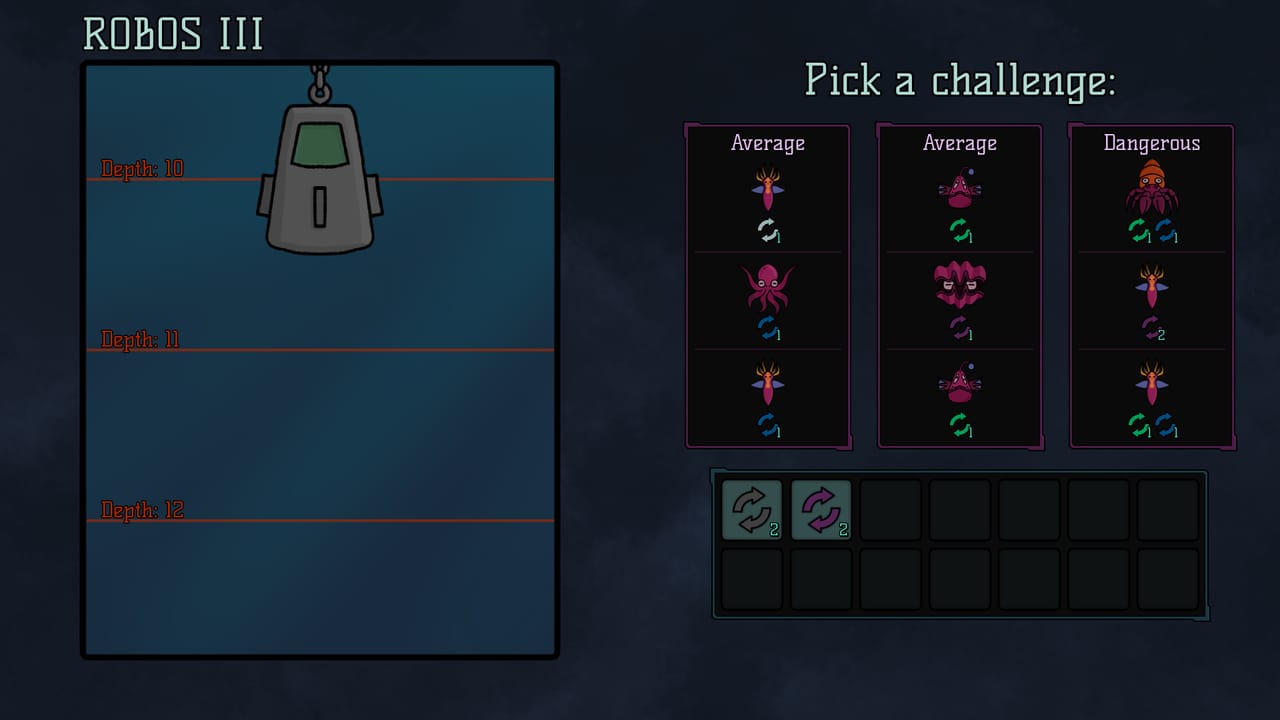
Task: Click the hermit crab atop the Dangerous card
Action: [1150, 185]
